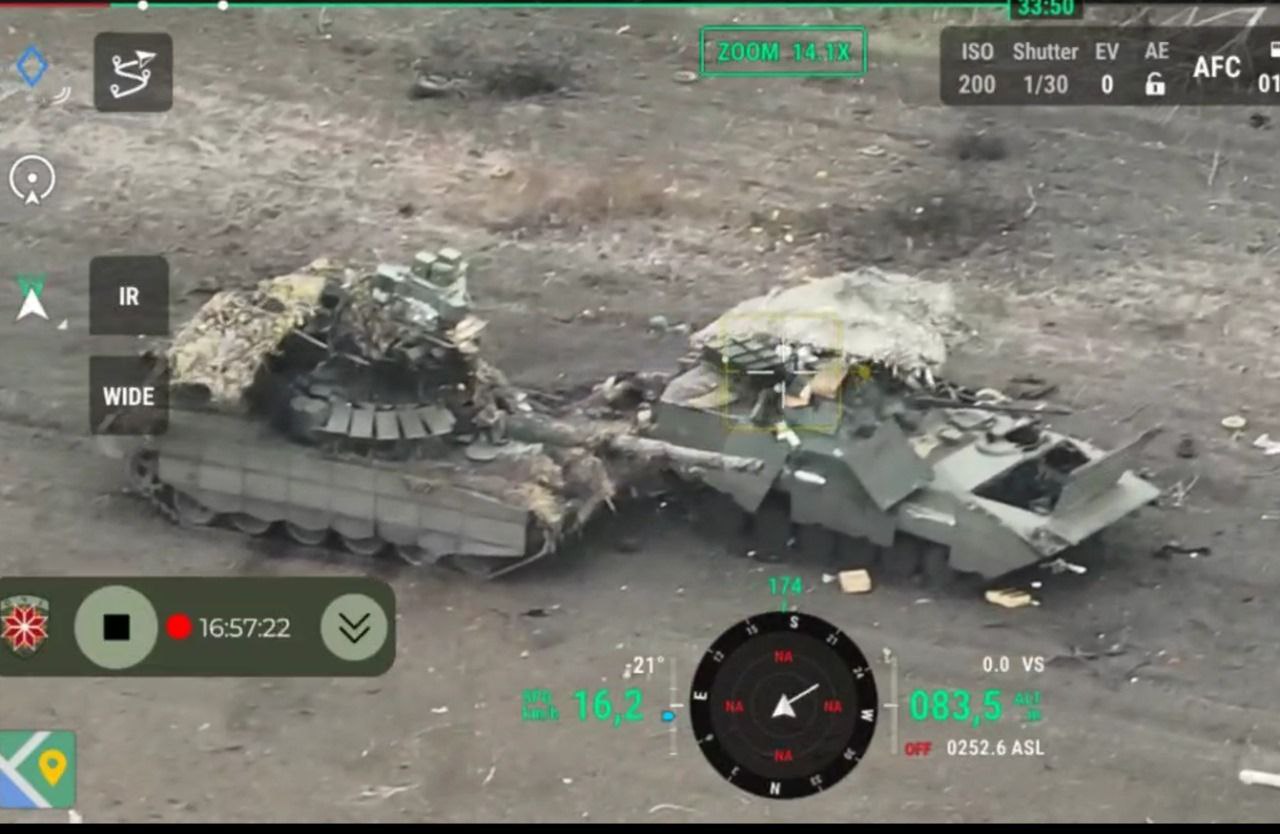The width and height of the screenshot is (1280, 834).
Task: Adjust the ISO 200 setting
Action: (x=977, y=68)
